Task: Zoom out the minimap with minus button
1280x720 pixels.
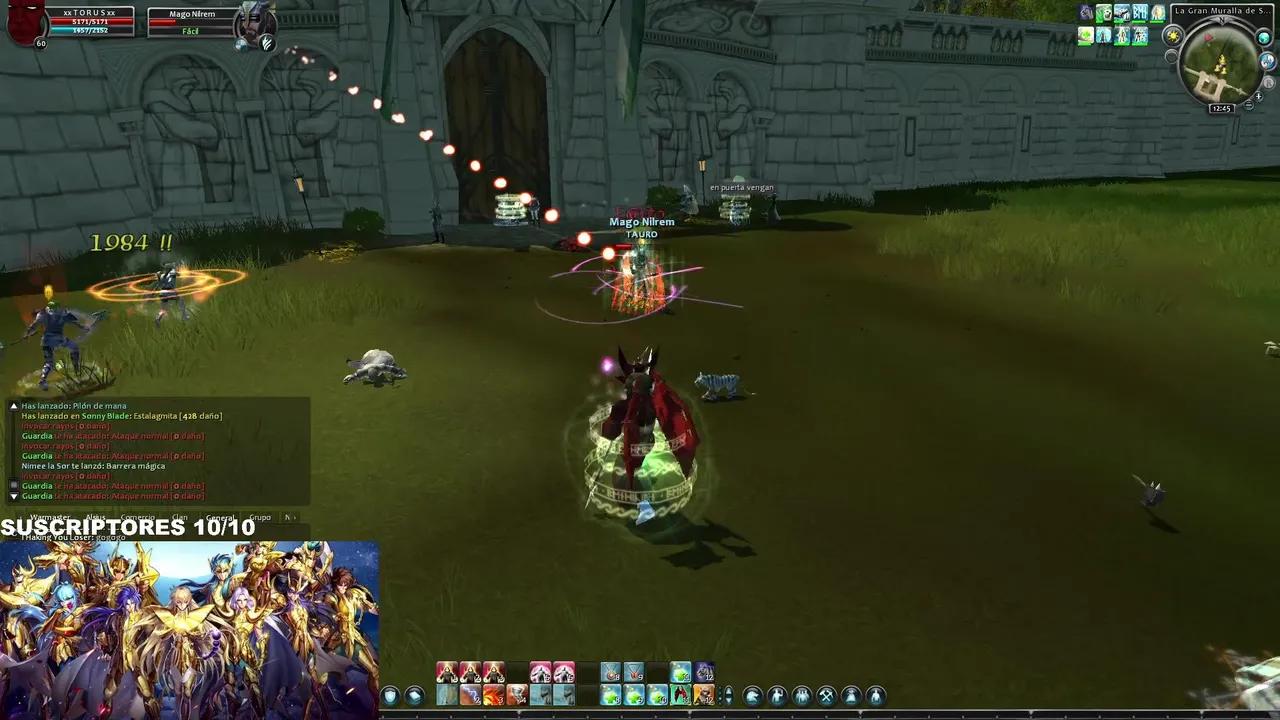Action: pos(1248,105)
